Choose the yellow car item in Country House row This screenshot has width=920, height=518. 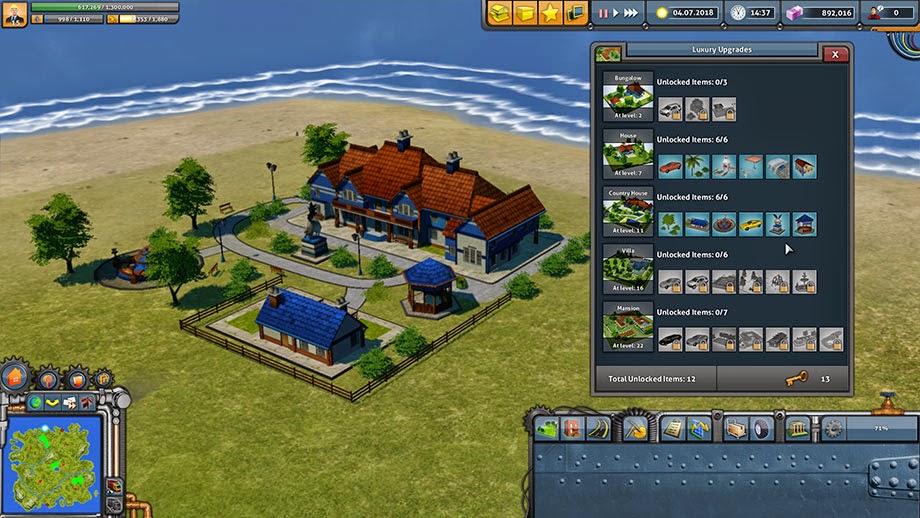pos(750,224)
